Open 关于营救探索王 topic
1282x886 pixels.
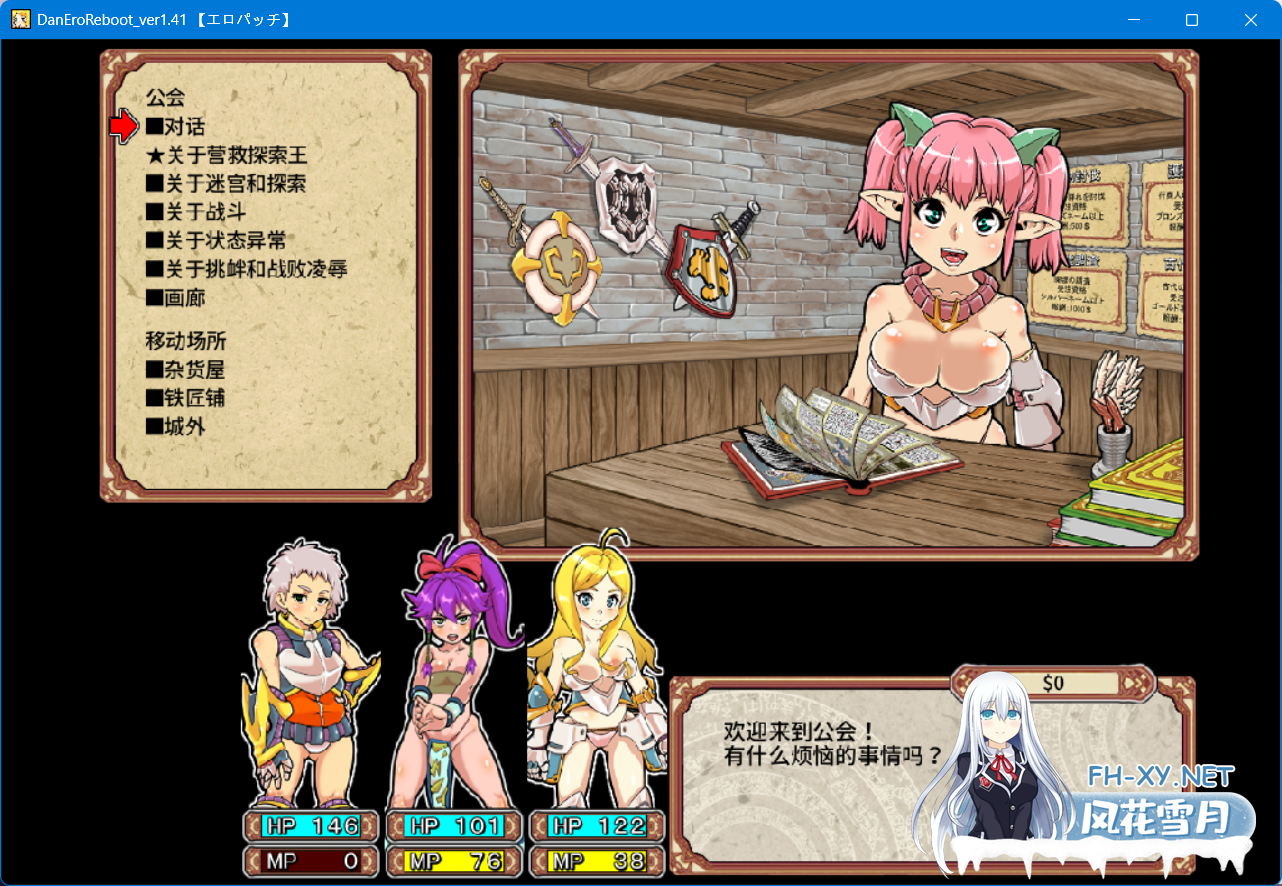(x=227, y=156)
